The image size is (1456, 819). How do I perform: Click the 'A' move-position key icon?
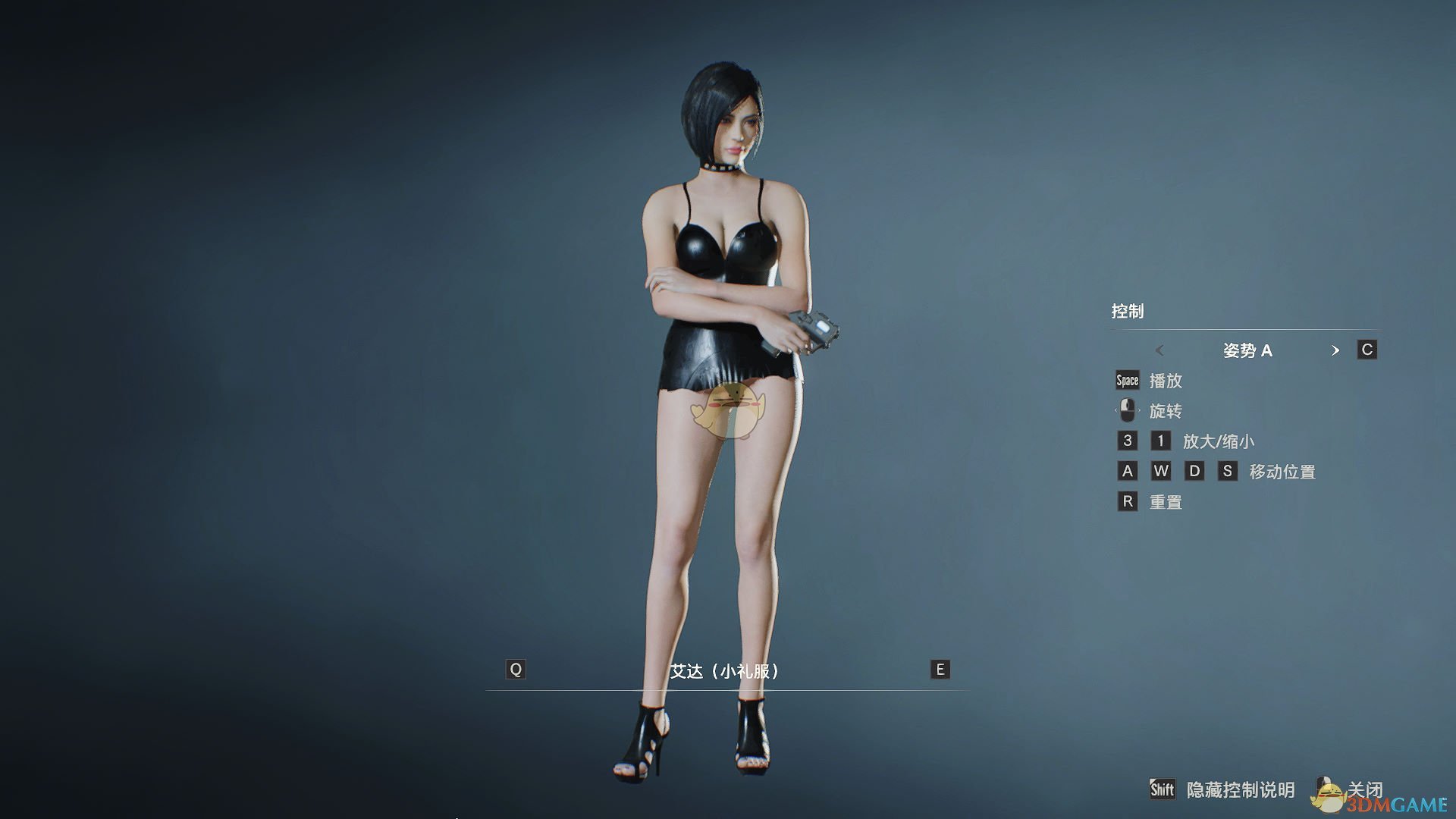click(x=1127, y=471)
